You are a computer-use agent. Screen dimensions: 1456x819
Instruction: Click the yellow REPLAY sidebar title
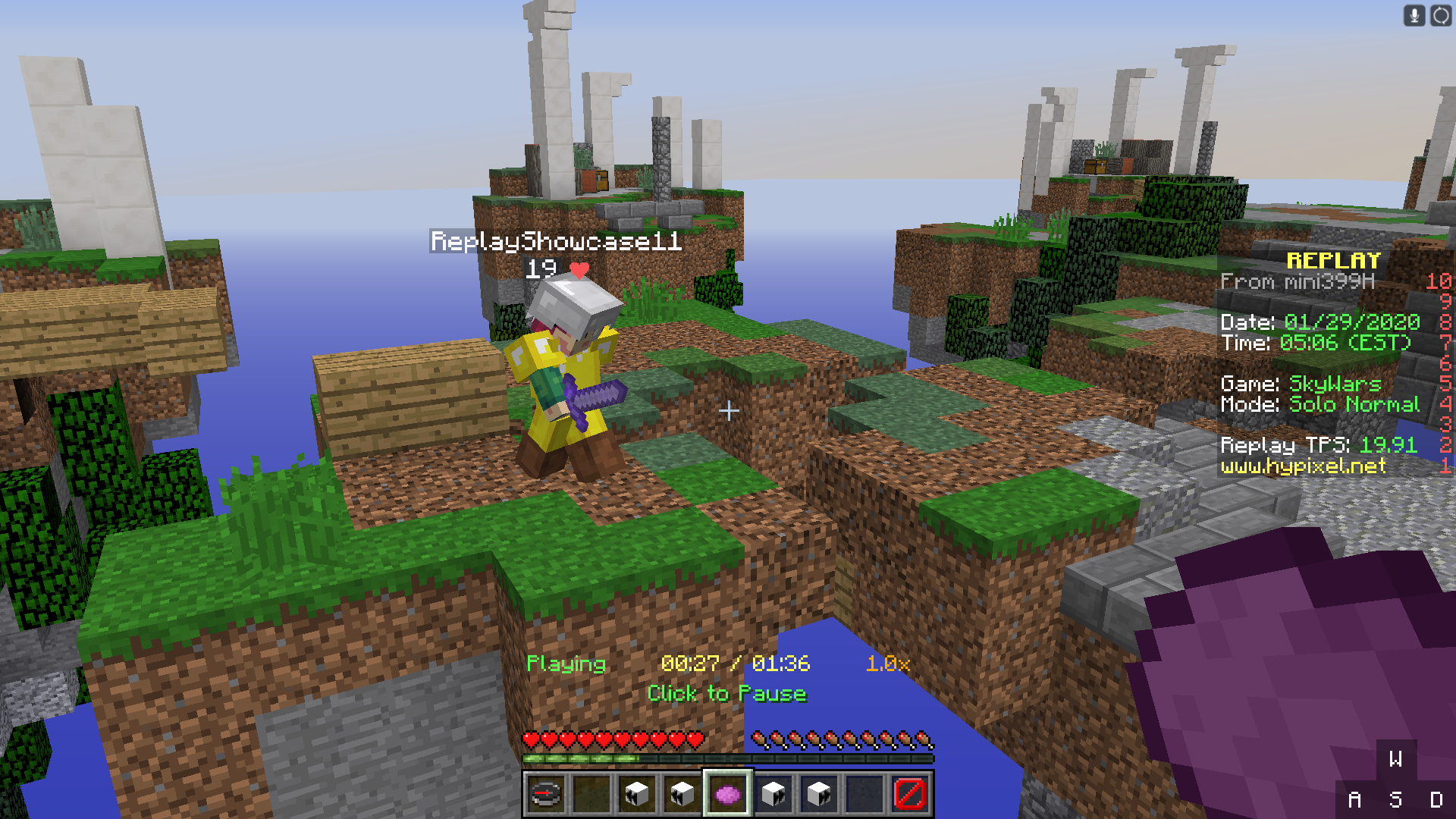[x=1332, y=259]
